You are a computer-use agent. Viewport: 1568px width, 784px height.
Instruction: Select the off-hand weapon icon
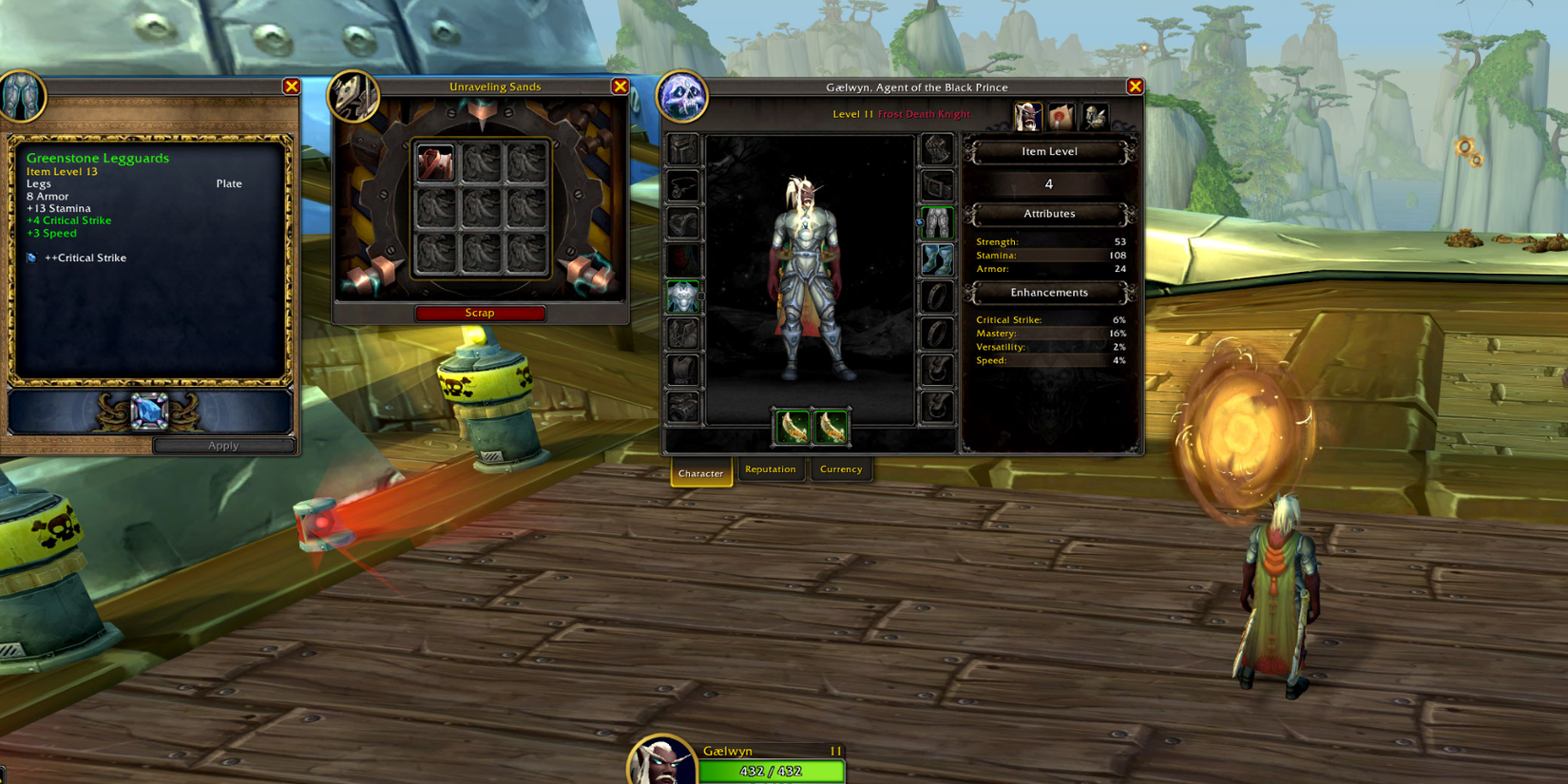831,425
